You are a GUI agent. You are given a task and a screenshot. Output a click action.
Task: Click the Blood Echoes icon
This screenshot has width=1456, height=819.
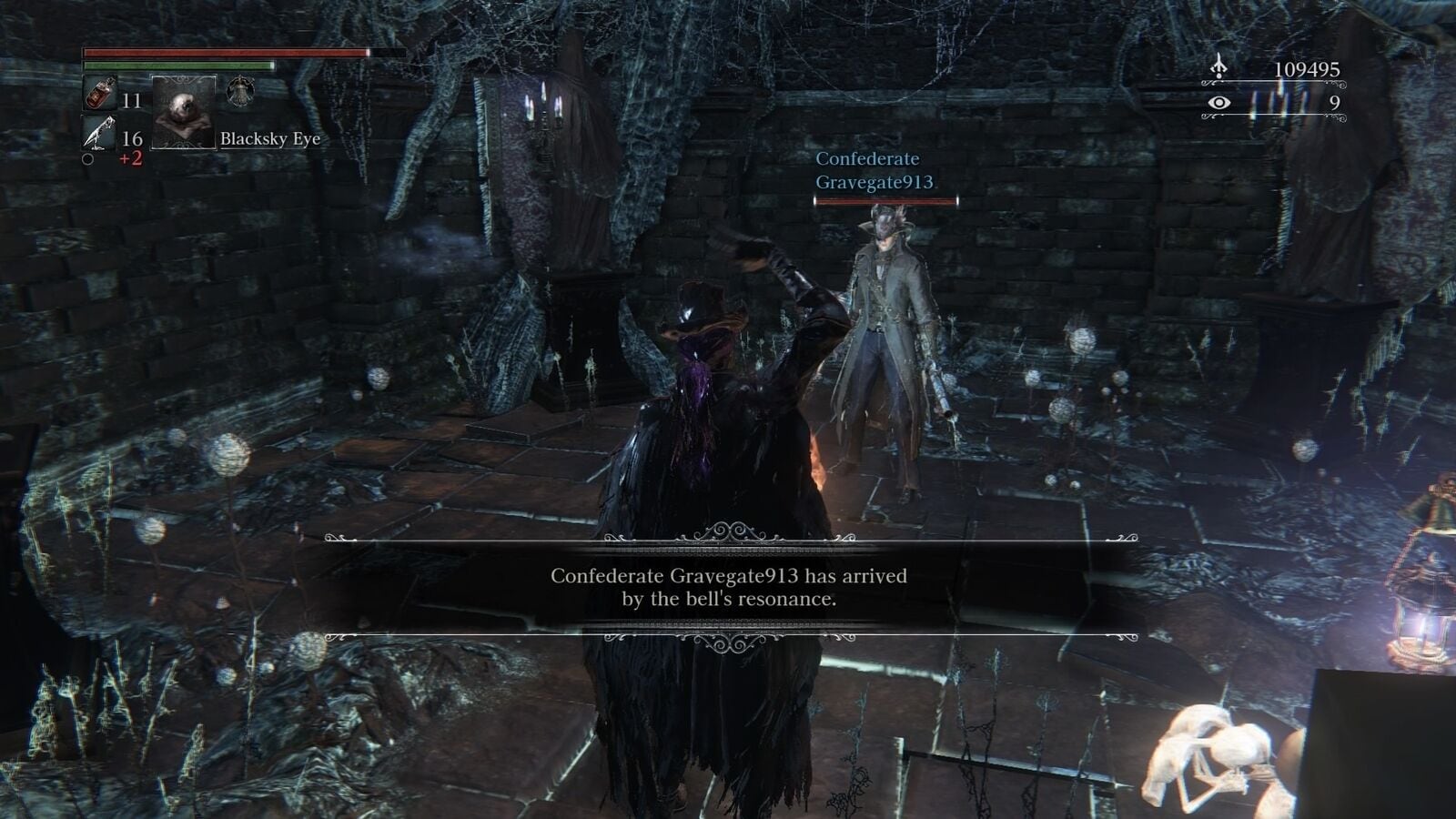point(1218,68)
